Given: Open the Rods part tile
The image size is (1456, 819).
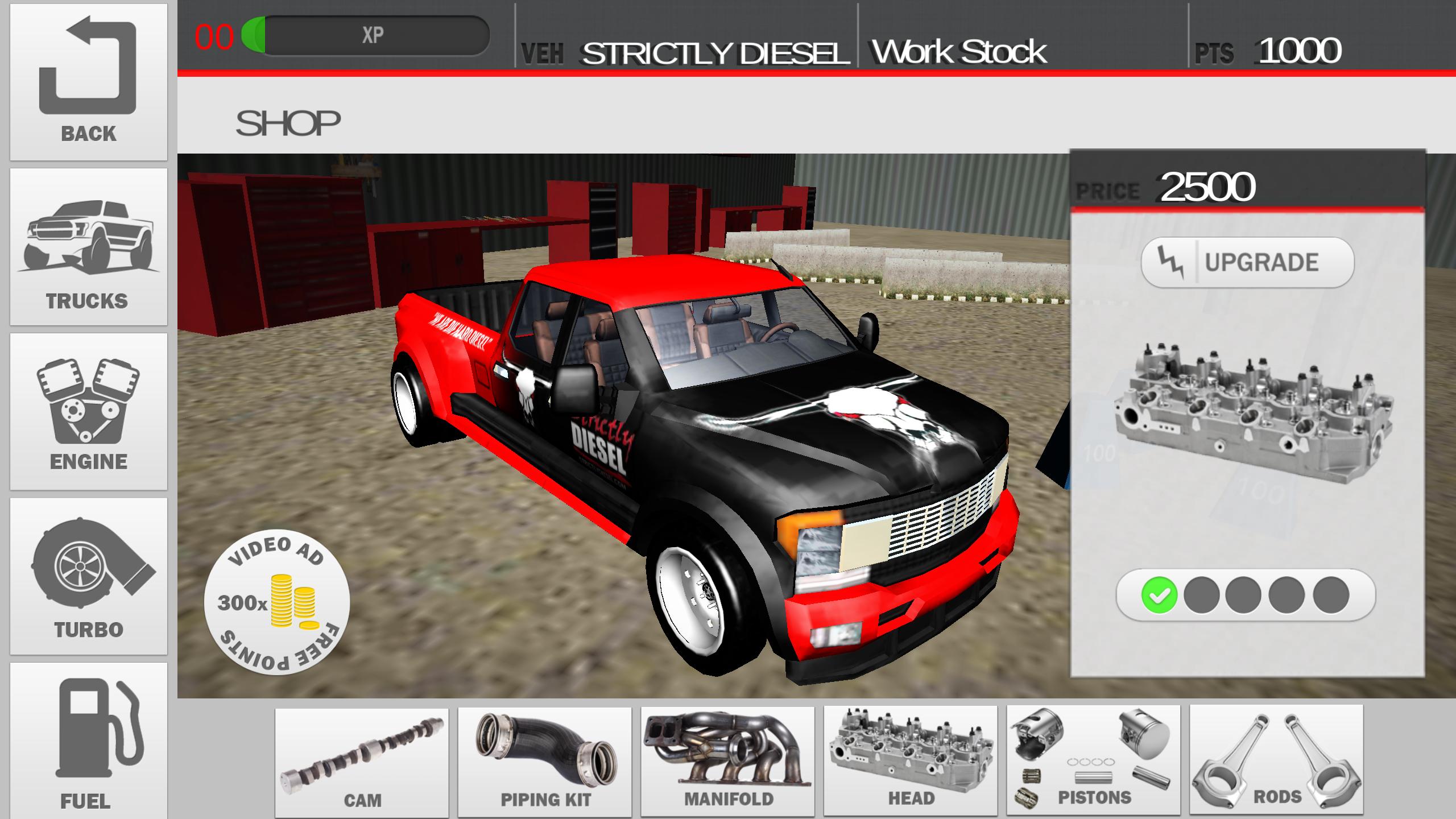Looking at the screenshot, I should click(1276, 762).
